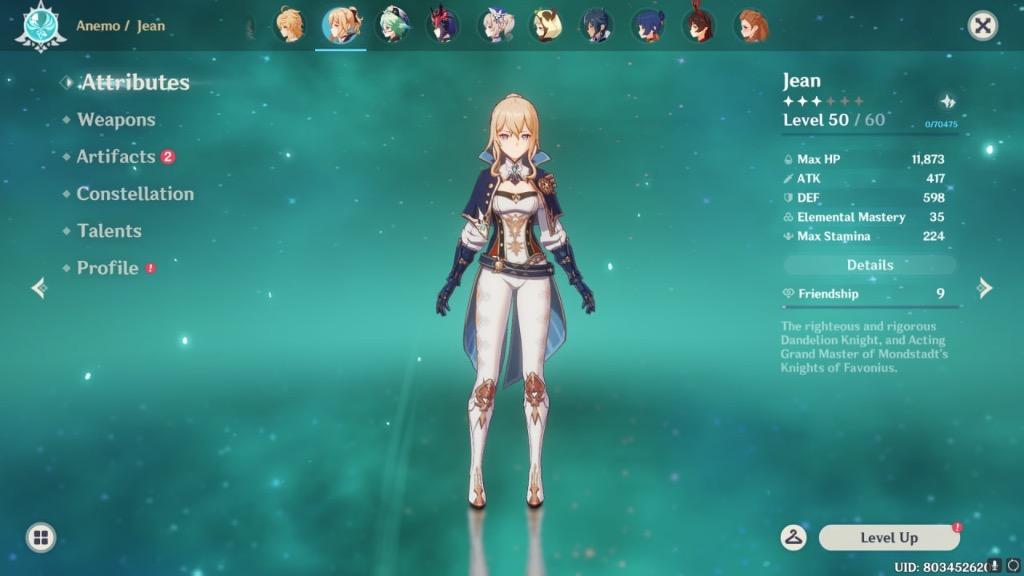Pick the Amber portrait with the red bow
This screenshot has width=1024, height=576.
pyautogui.click(x=699, y=25)
